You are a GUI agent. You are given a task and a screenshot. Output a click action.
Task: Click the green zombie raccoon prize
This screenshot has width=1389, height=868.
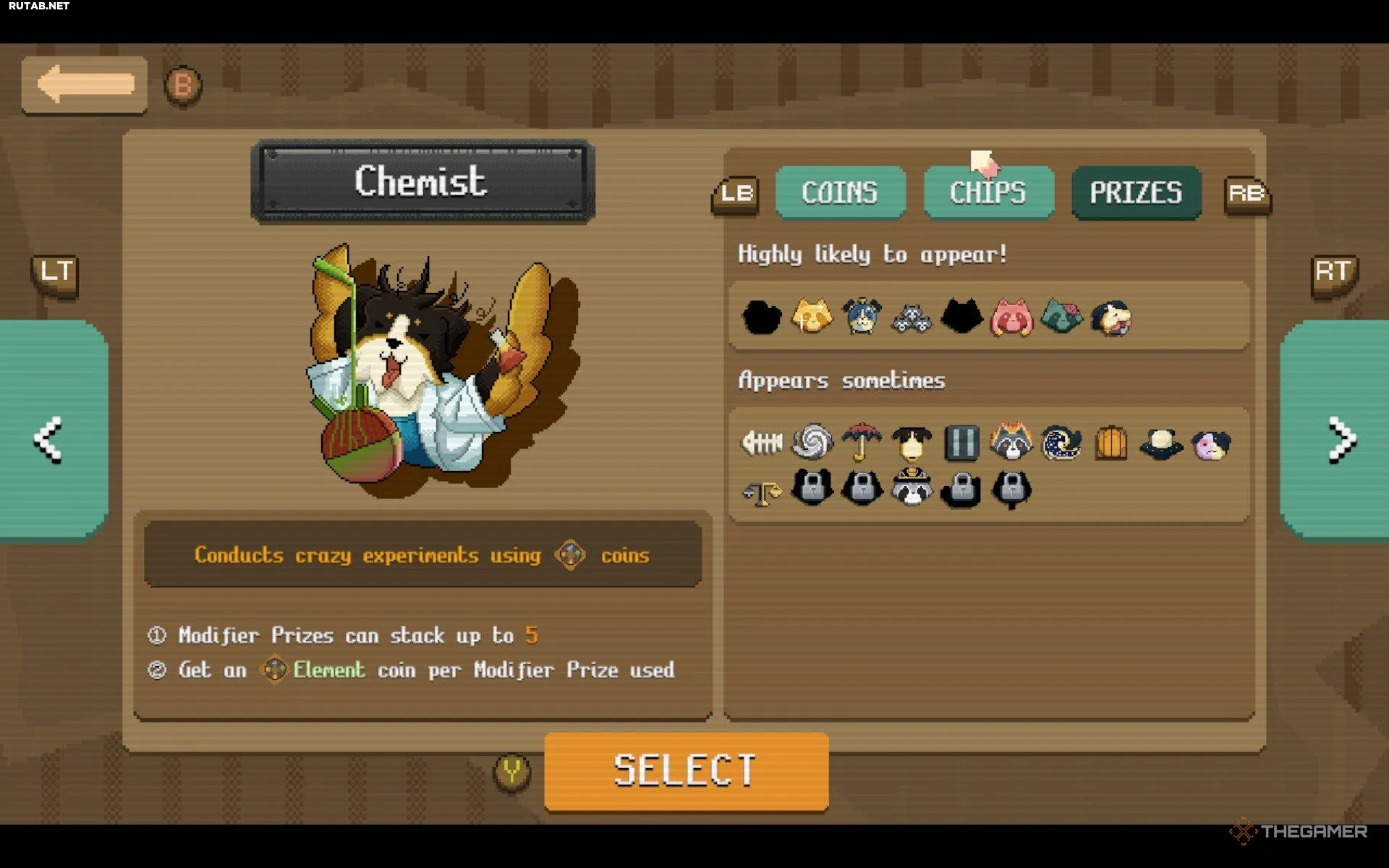point(1061,317)
